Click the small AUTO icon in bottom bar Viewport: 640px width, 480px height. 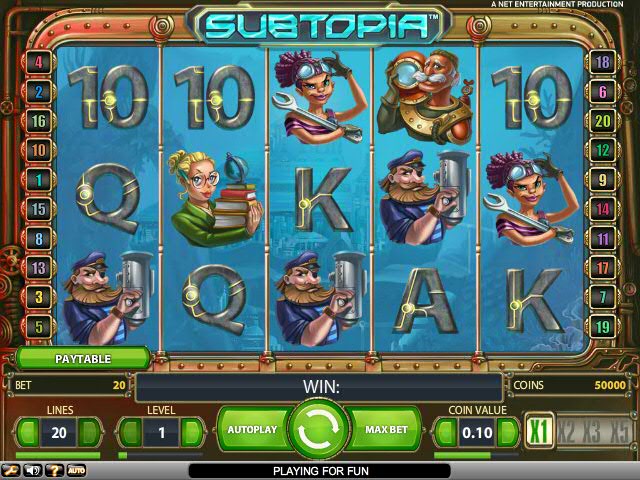click(76, 469)
